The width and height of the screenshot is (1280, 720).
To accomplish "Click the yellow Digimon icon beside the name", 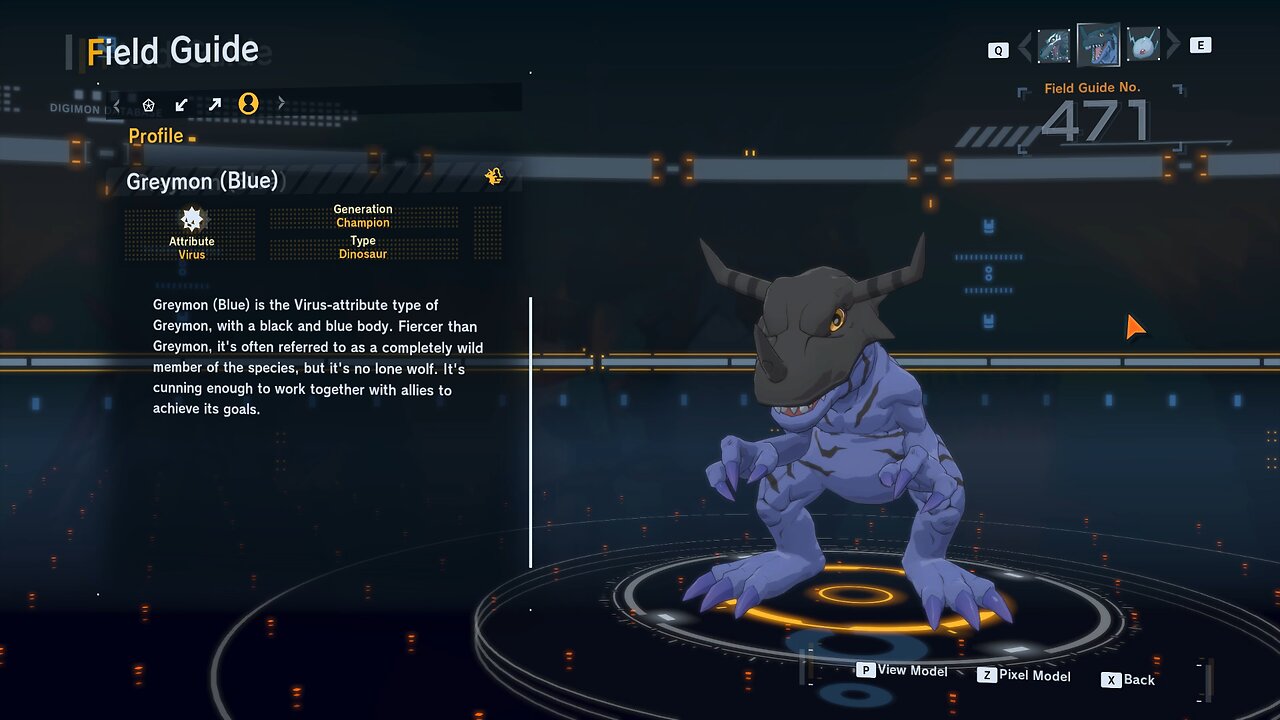I will pyautogui.click(x=494, y=177).
